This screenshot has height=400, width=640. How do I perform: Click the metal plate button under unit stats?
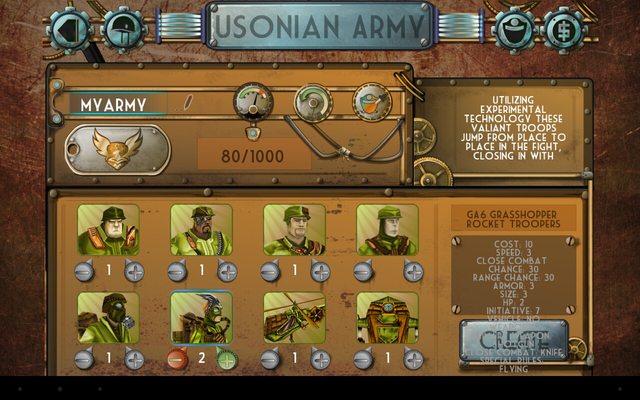[513, 340]
